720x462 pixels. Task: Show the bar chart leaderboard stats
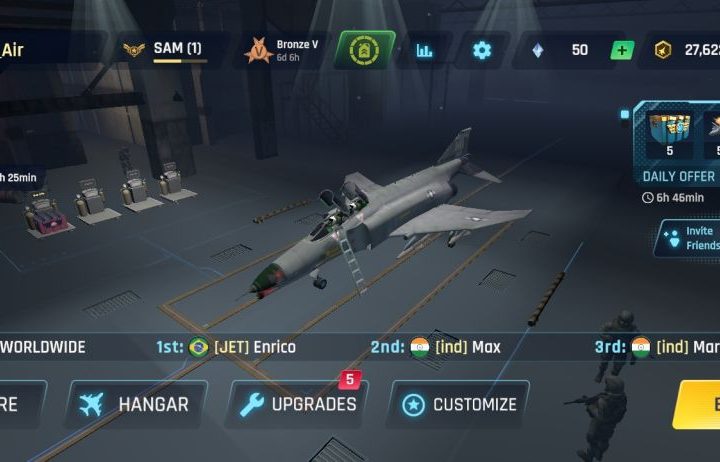point(425,50)
